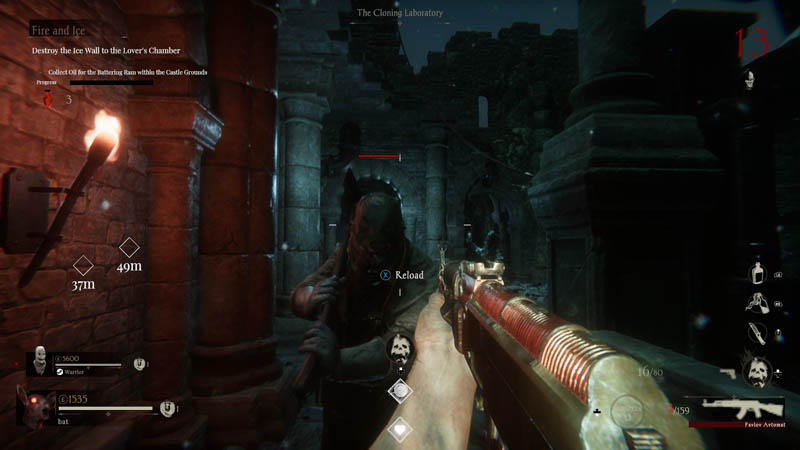The width and height of the screenshot is (800, 450).
Task: Click the round token diamond icon
Action: point(400,390)
